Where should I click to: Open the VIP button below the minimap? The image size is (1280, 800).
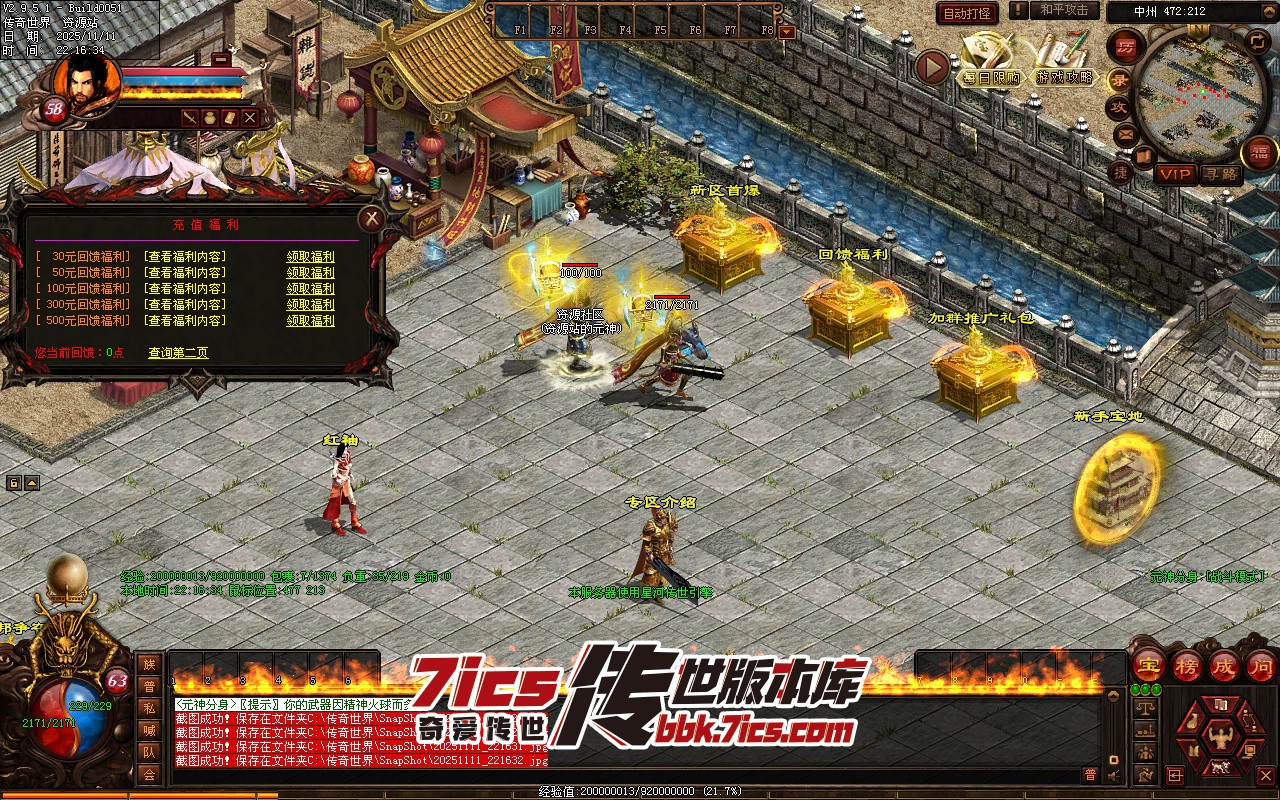click(x=1175, y=174)
